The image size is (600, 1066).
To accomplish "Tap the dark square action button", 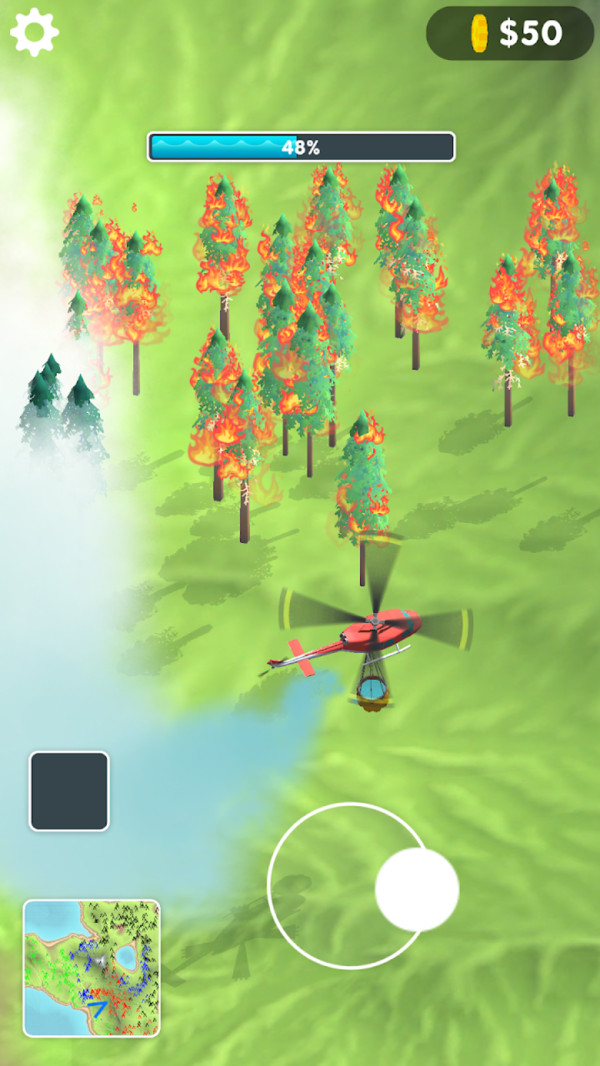I will coord(69,791).
